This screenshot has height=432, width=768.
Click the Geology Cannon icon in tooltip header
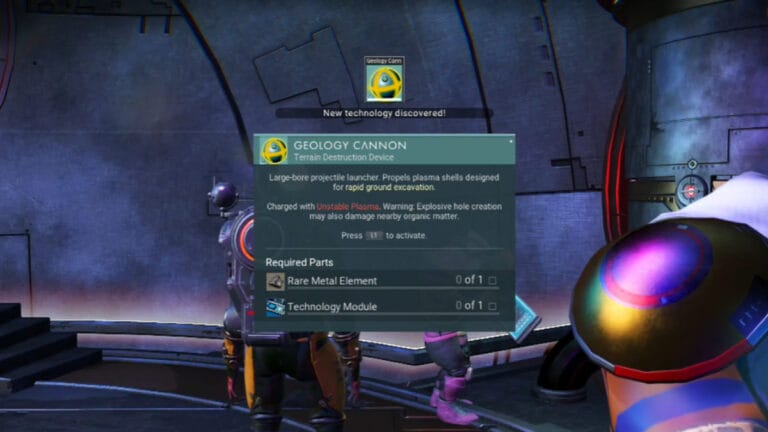[x=274, y=151]
